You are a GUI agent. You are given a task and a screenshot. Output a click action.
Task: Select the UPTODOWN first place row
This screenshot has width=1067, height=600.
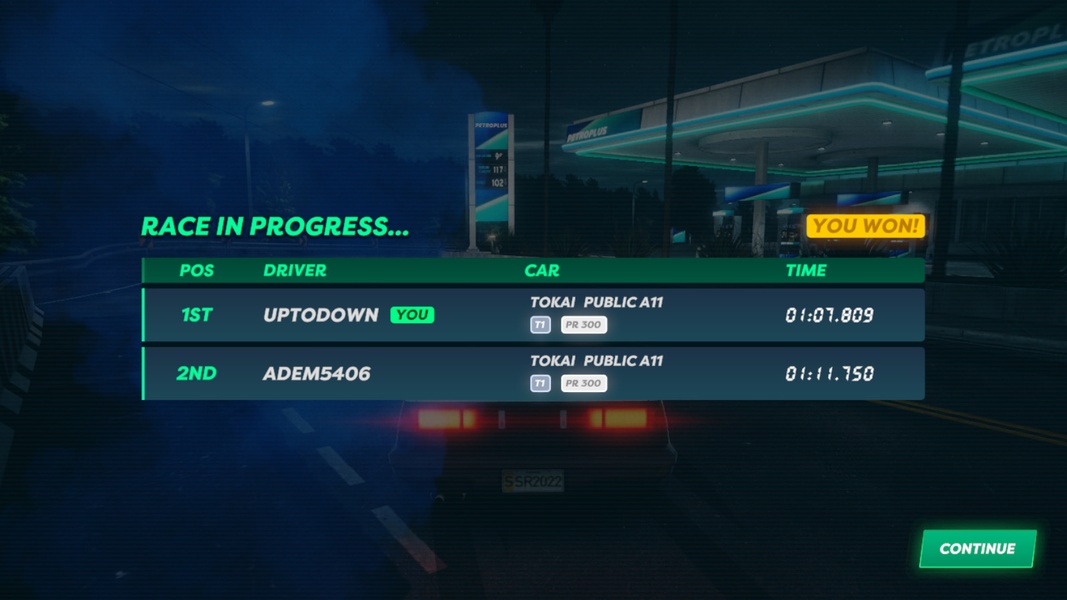pos(533,315)
